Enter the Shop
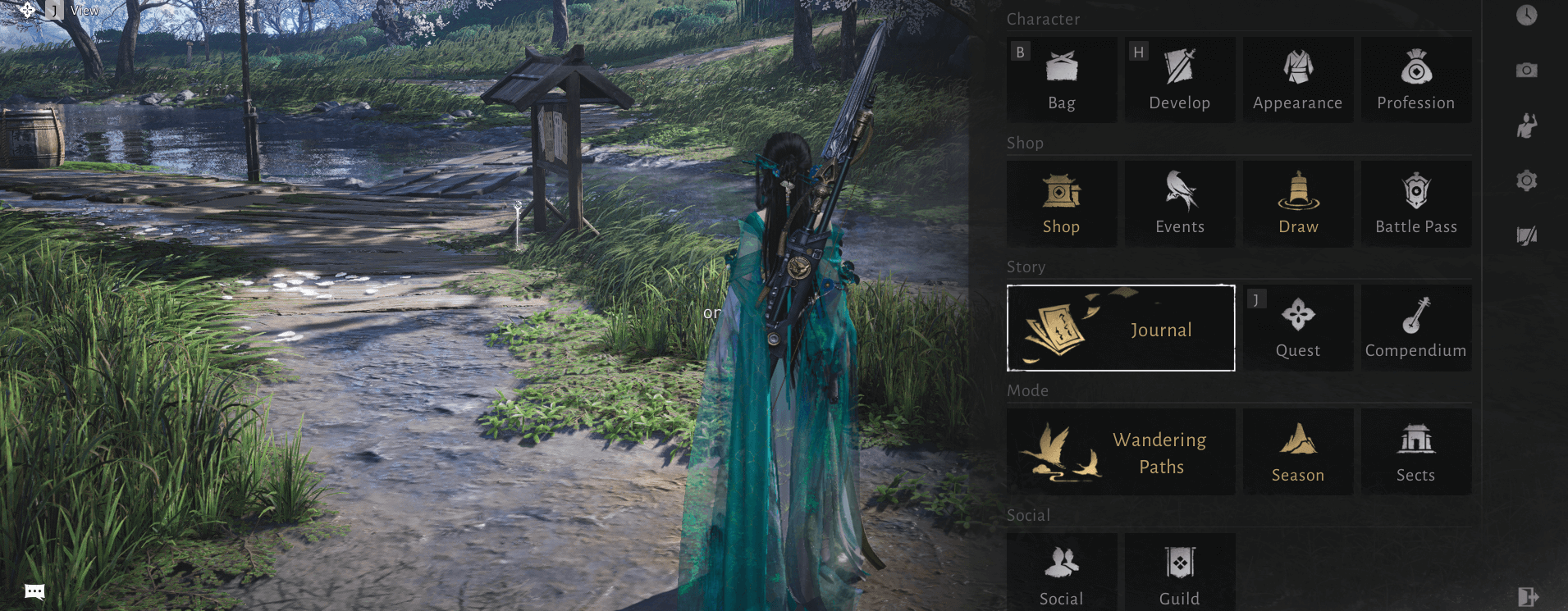The image size is (1568, 611). coord(1061,203)
